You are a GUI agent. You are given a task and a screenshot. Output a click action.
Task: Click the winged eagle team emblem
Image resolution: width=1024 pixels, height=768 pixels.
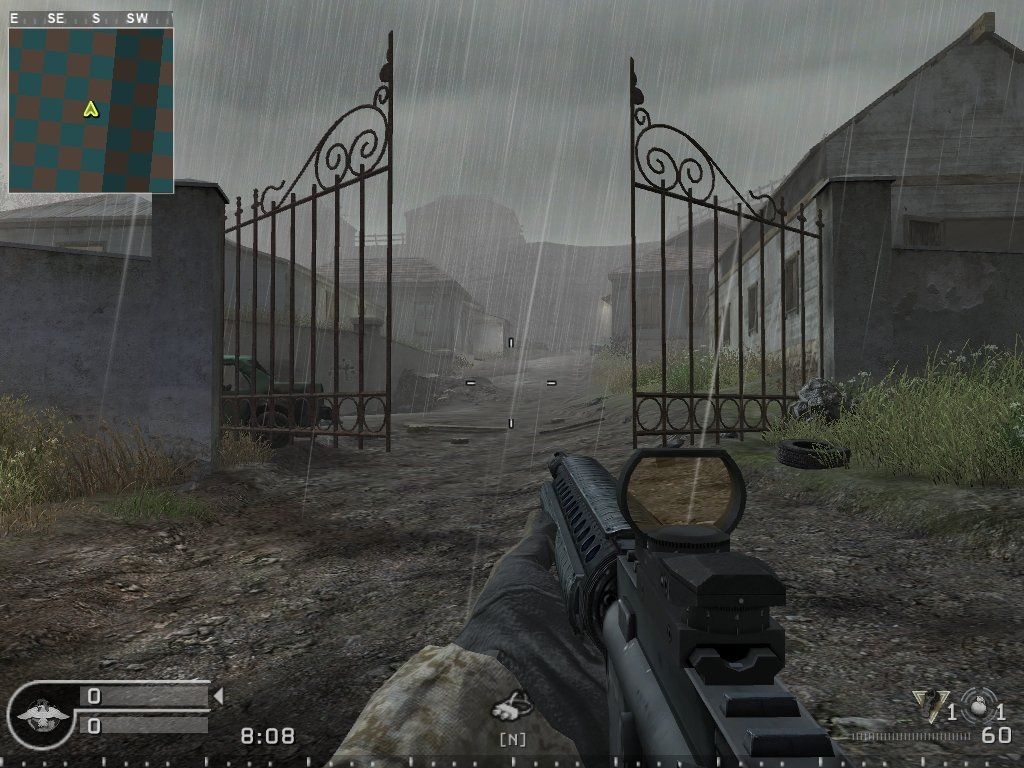click(x=43, y=714)
